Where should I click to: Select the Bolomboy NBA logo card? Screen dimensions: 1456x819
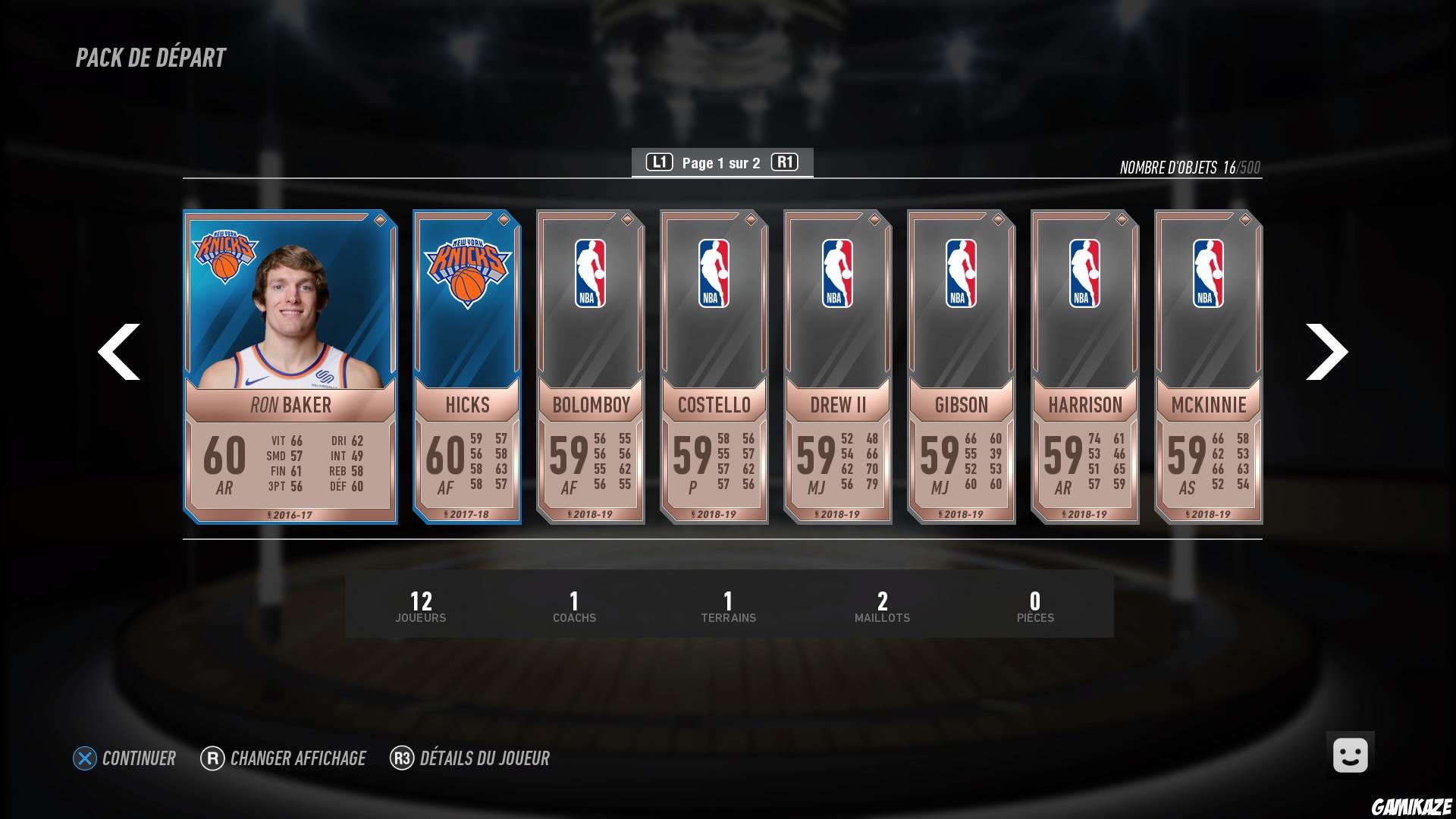coord(590,364)
